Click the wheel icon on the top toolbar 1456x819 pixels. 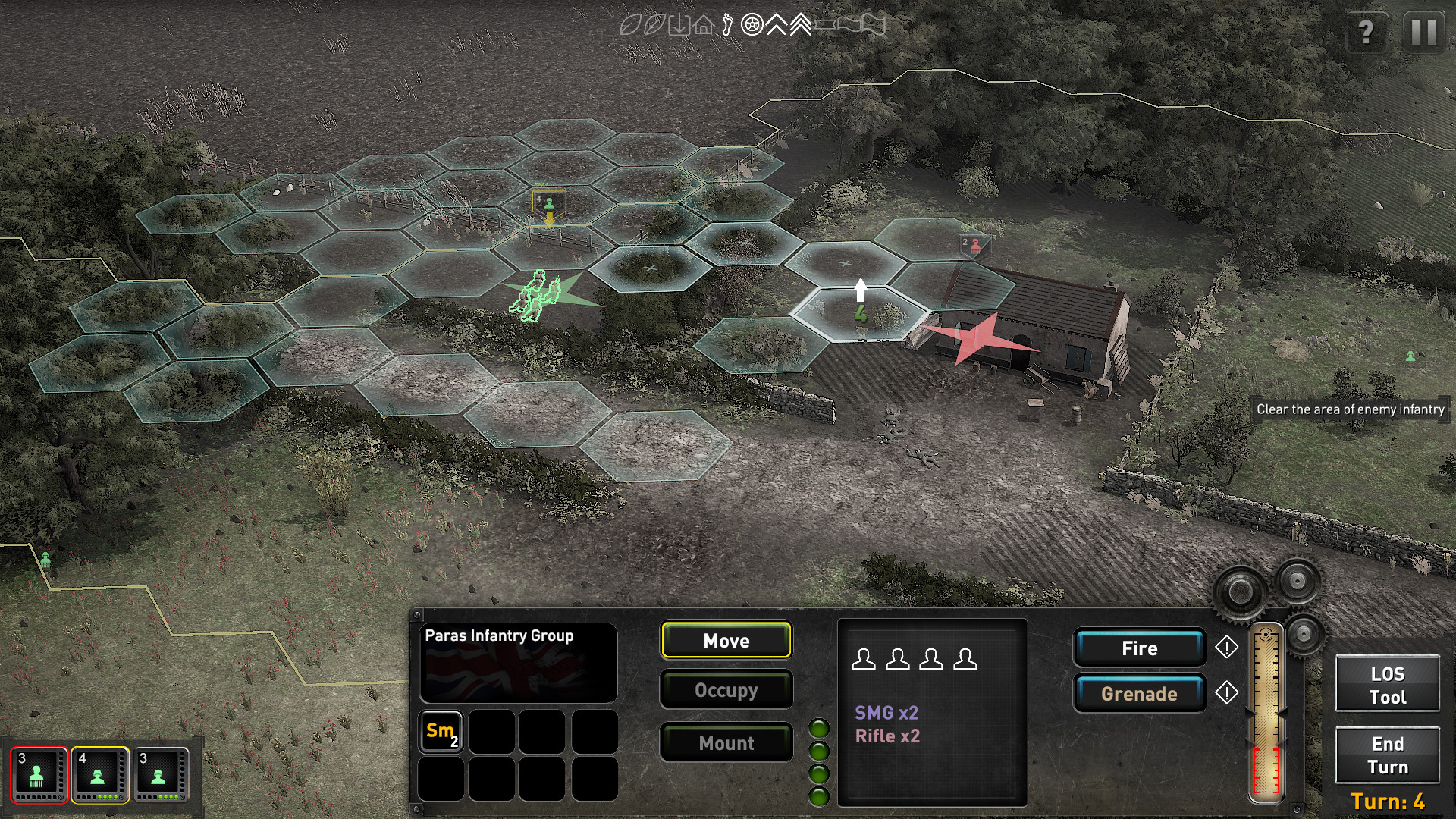click(x=752, y=25)
